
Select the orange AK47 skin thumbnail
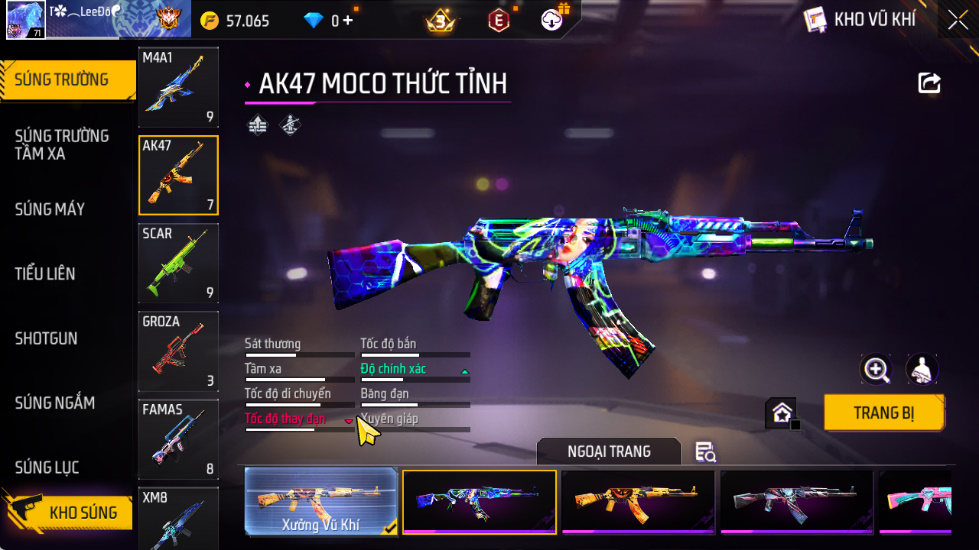tap(637, 502)
